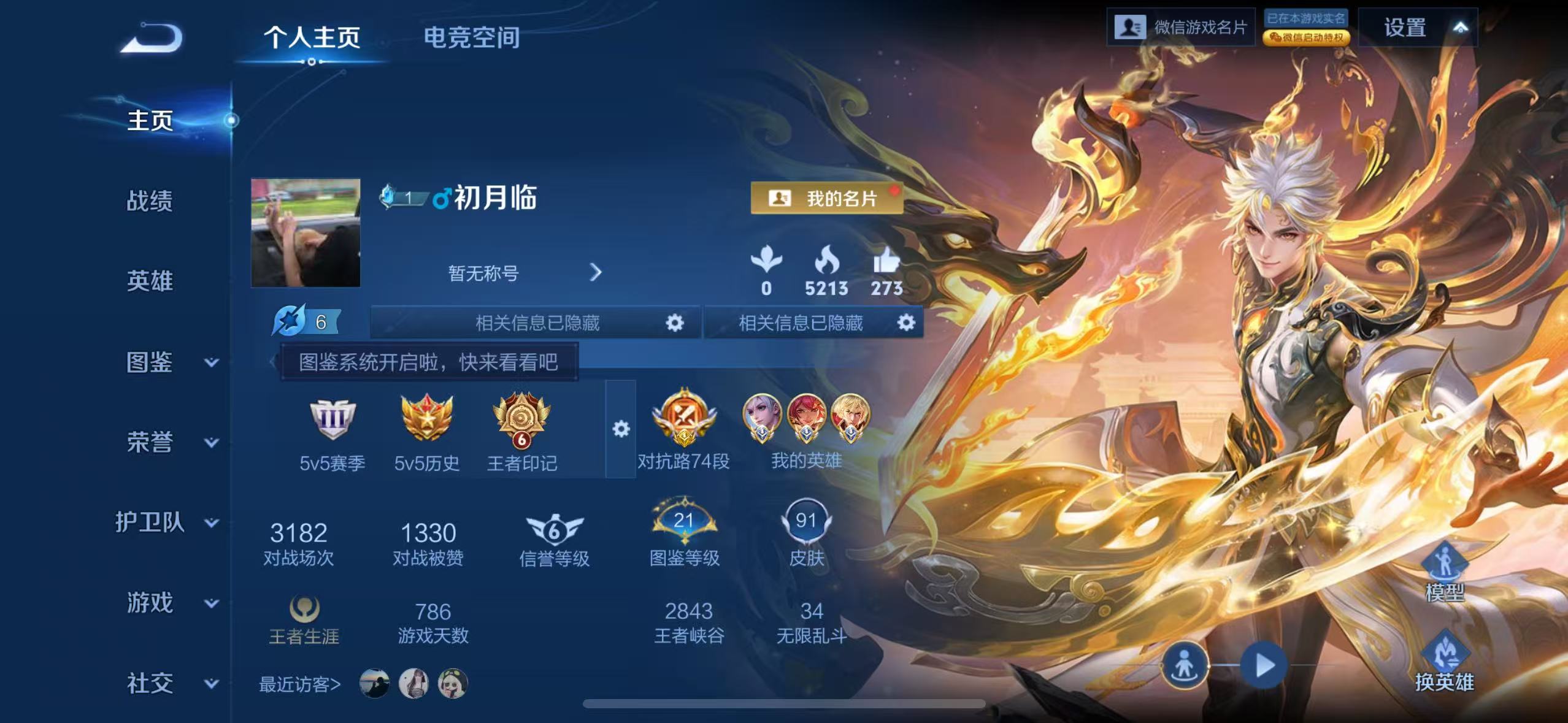Go to the 战绩 sidebar tab
This screenshot has width=1568, height=723.
click(x=150, y=202)
